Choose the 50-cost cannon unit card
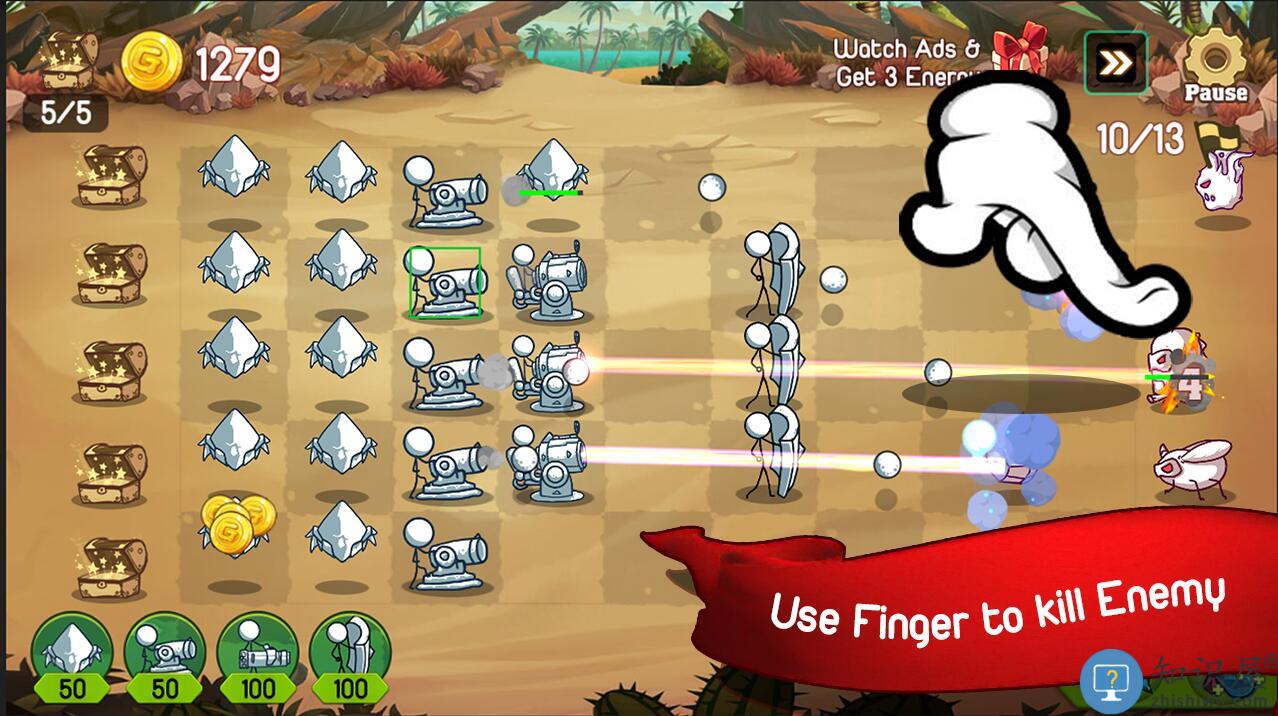This screenshot has height=716, width=1278. pyautogui.click(x=164, y=654)
